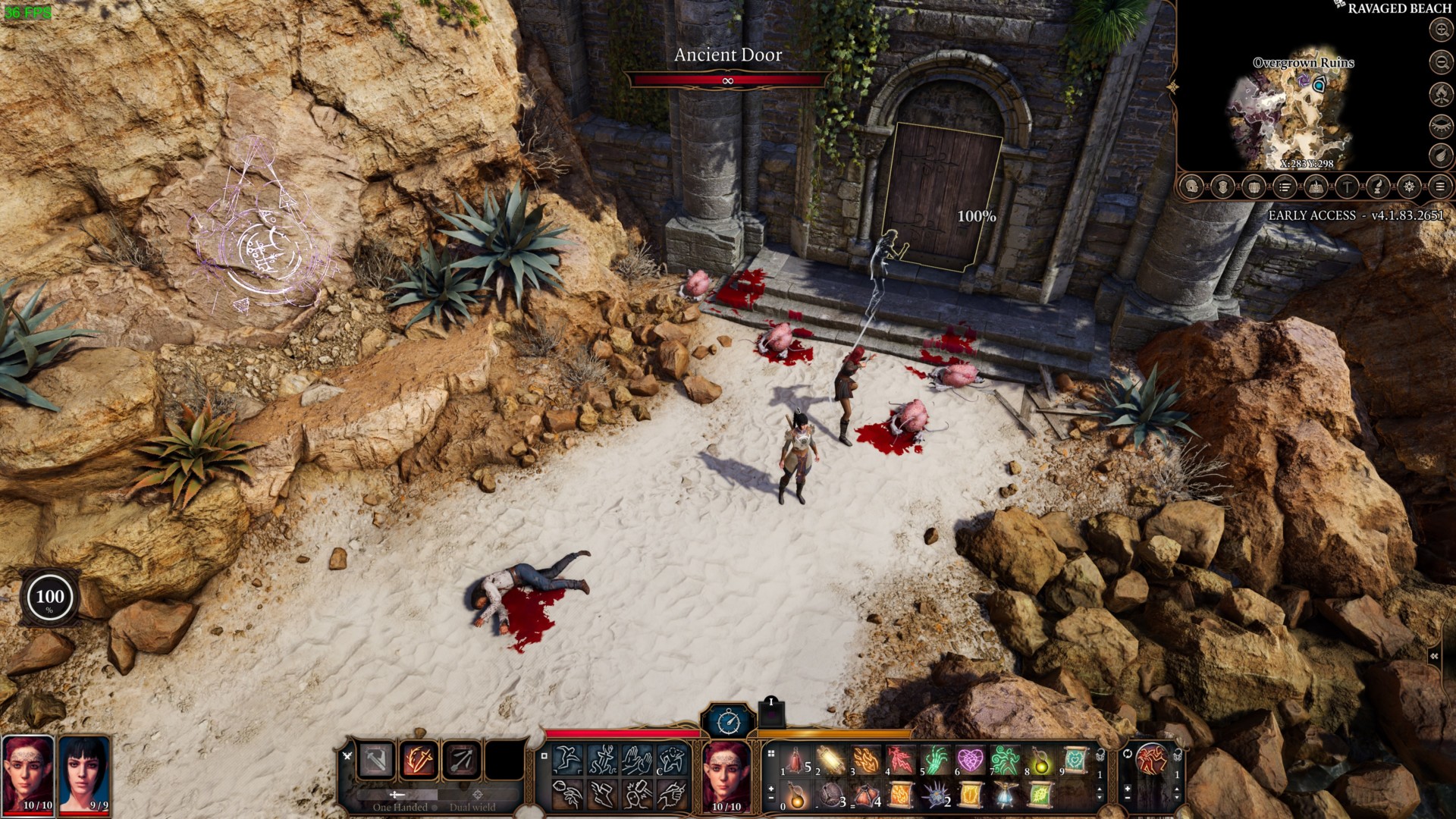Select the dark-haired companion portrait
1456x819 pixels.
tap(84, 775)
